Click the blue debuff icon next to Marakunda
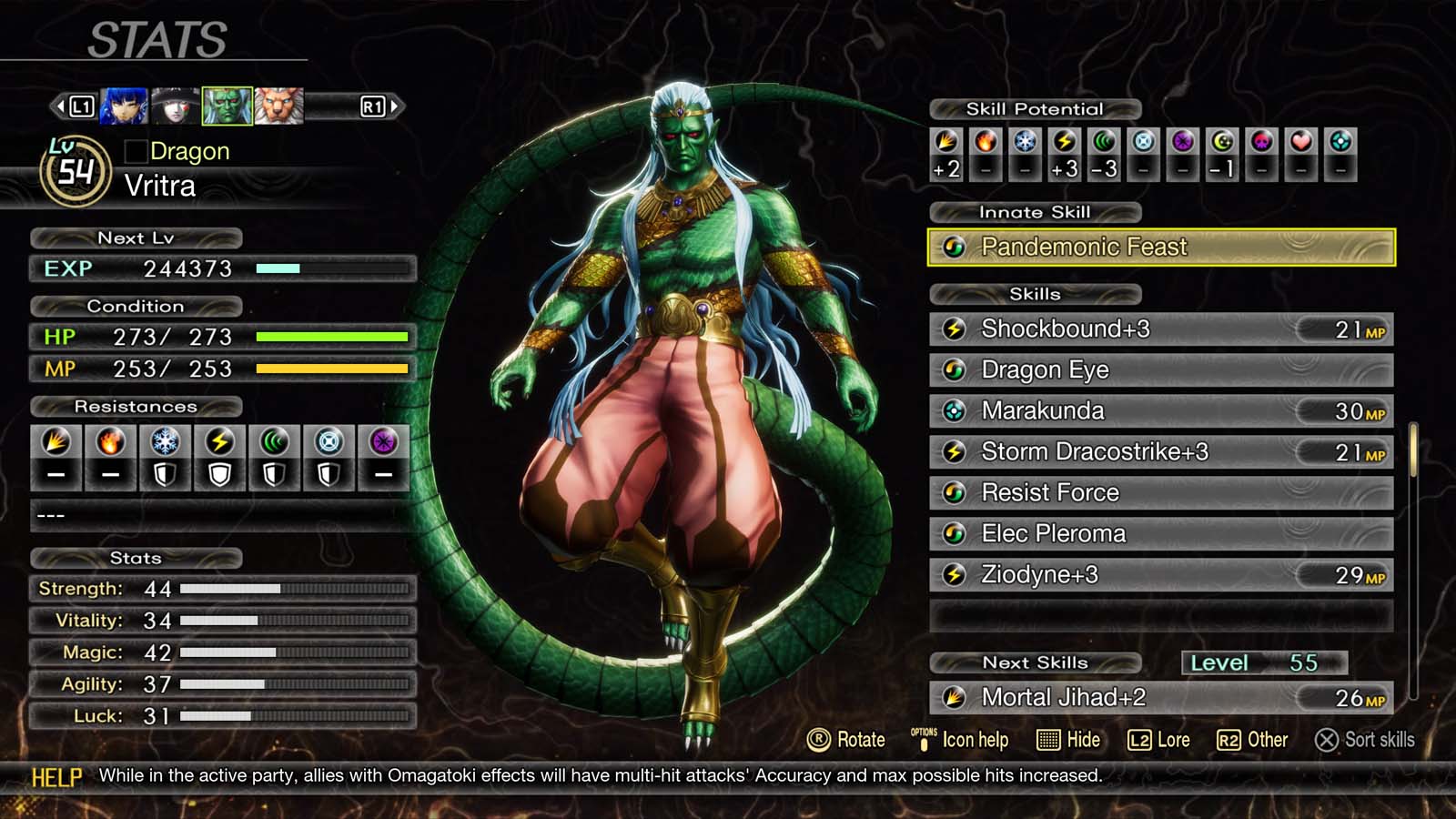Image resolution: width=1456 pixels, height=819 pixels. (x=955, y=411)
